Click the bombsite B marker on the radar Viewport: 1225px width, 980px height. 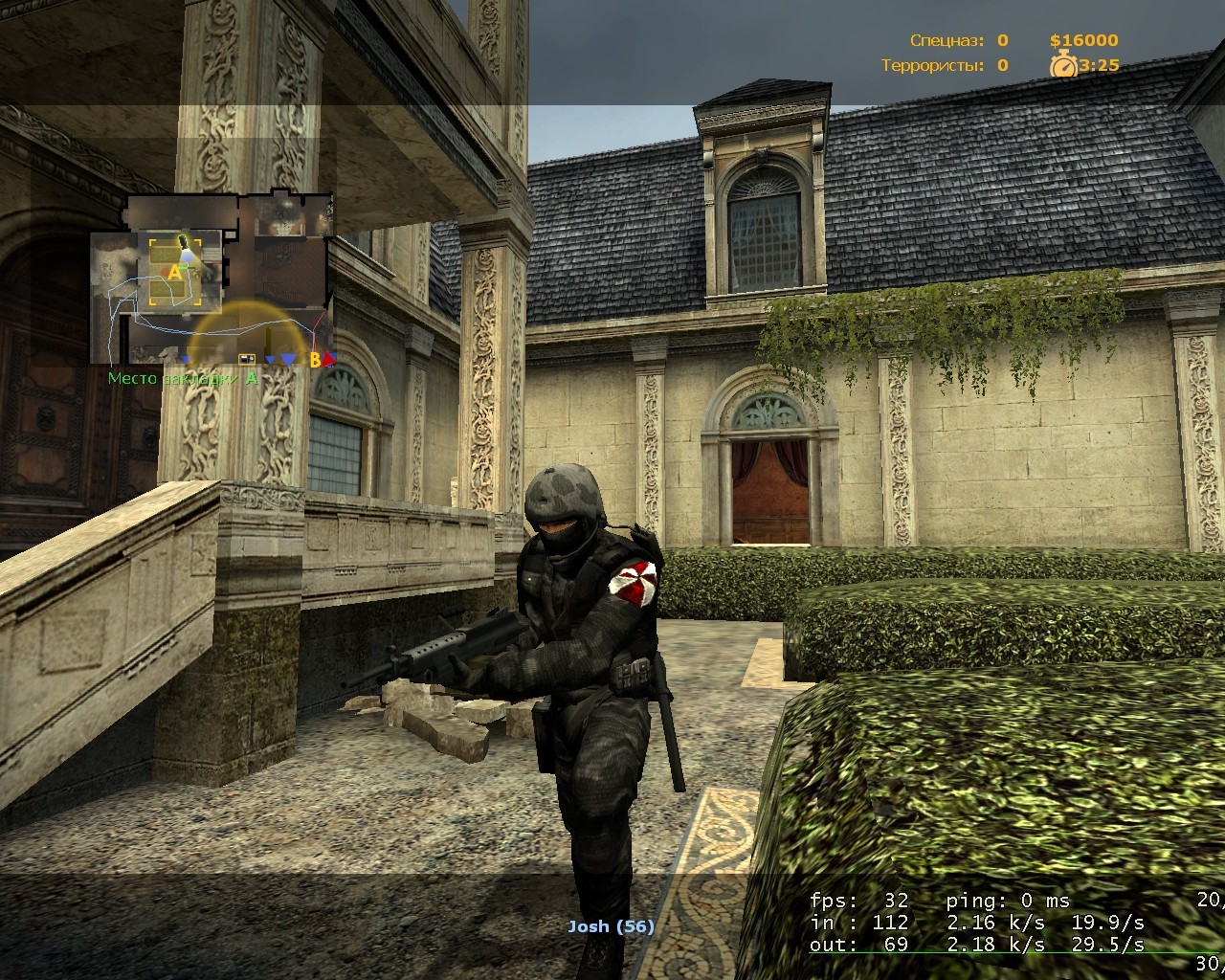click(316, 361)
